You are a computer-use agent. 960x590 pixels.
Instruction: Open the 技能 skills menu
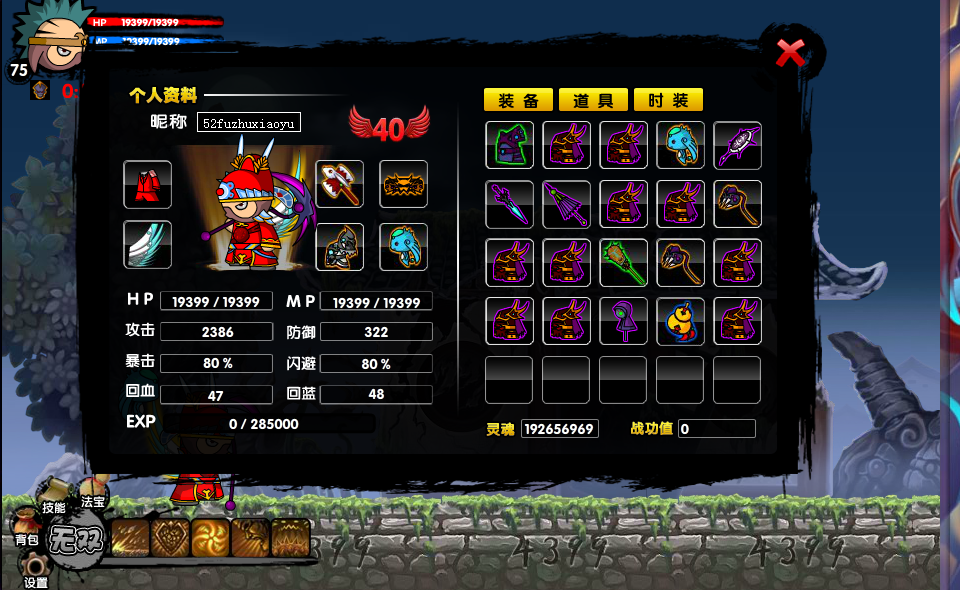tap(53, 507)
